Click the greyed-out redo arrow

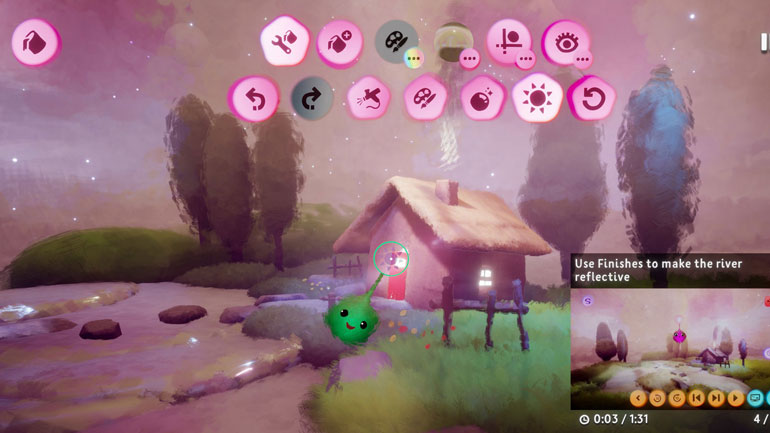[311, 99]
